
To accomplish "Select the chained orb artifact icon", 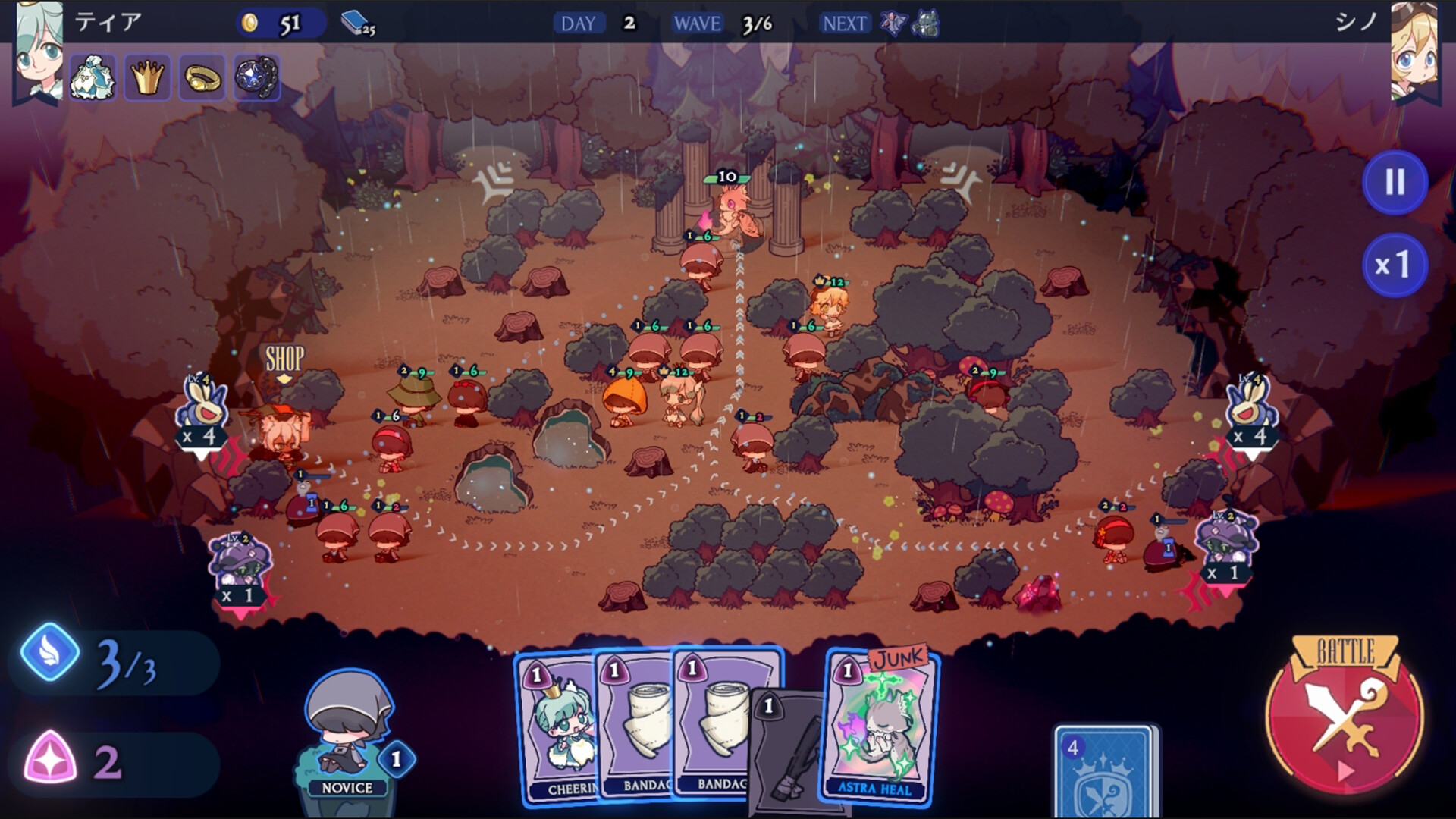I will click(x=255, y=77).
